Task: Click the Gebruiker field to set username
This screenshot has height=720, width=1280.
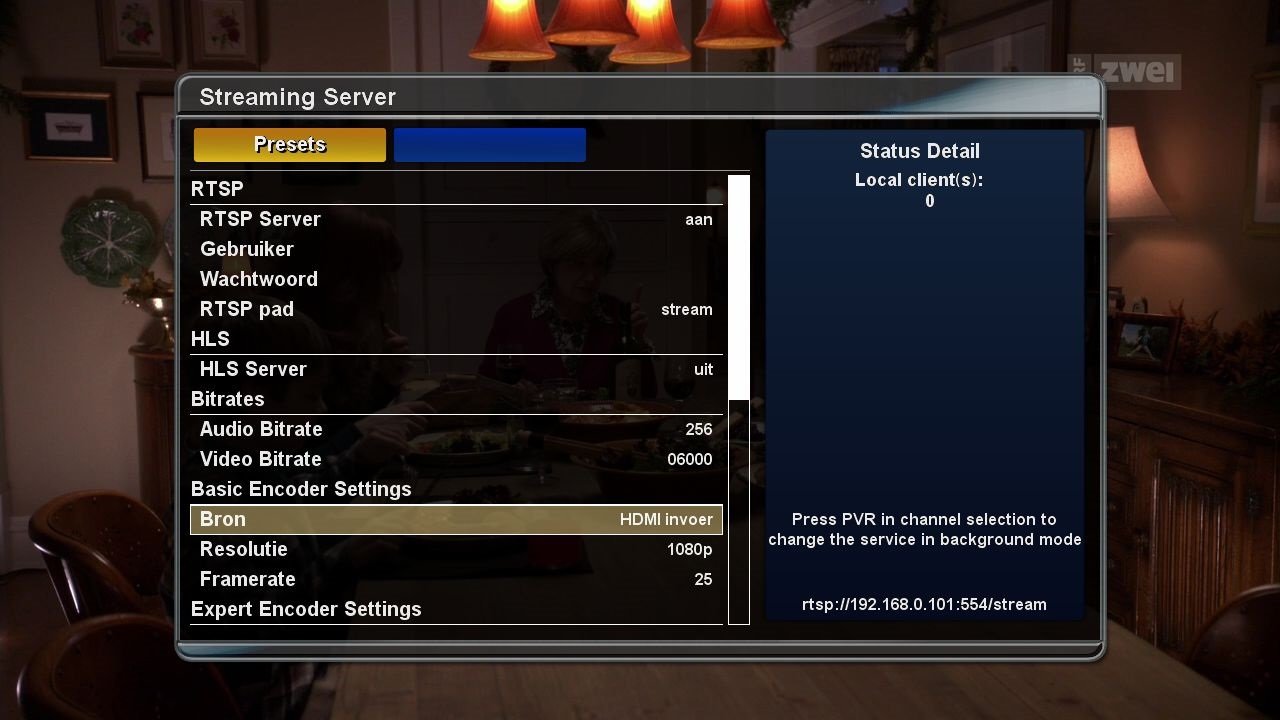Action: click(456, 248)
